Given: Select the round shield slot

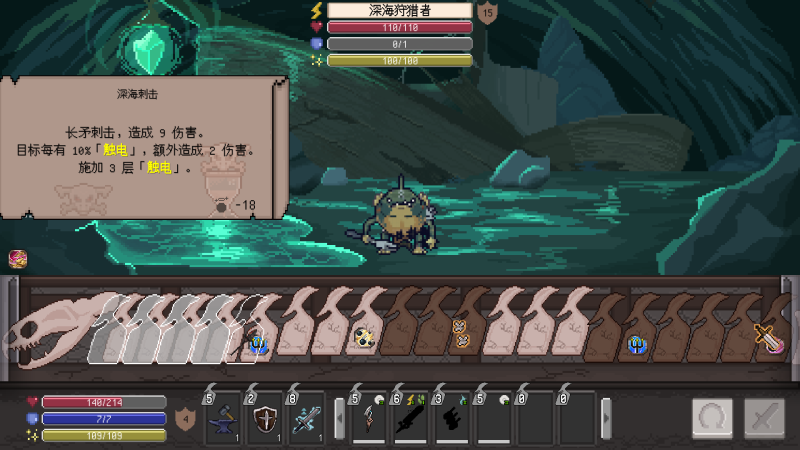Looking at the screenshot, I should tap(264, 418).
